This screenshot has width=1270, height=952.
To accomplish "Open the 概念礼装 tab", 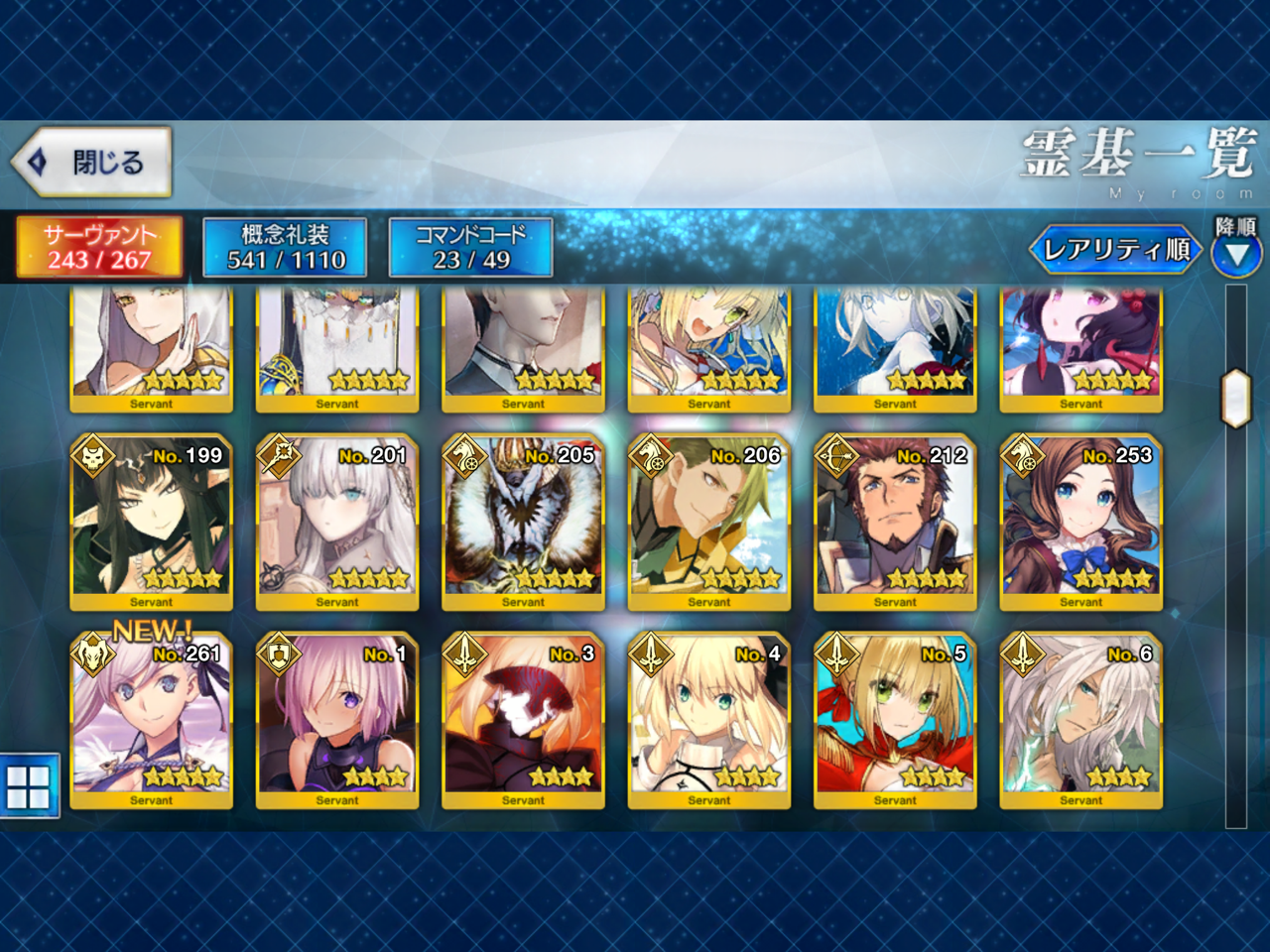I will click(x=286, y=247).
